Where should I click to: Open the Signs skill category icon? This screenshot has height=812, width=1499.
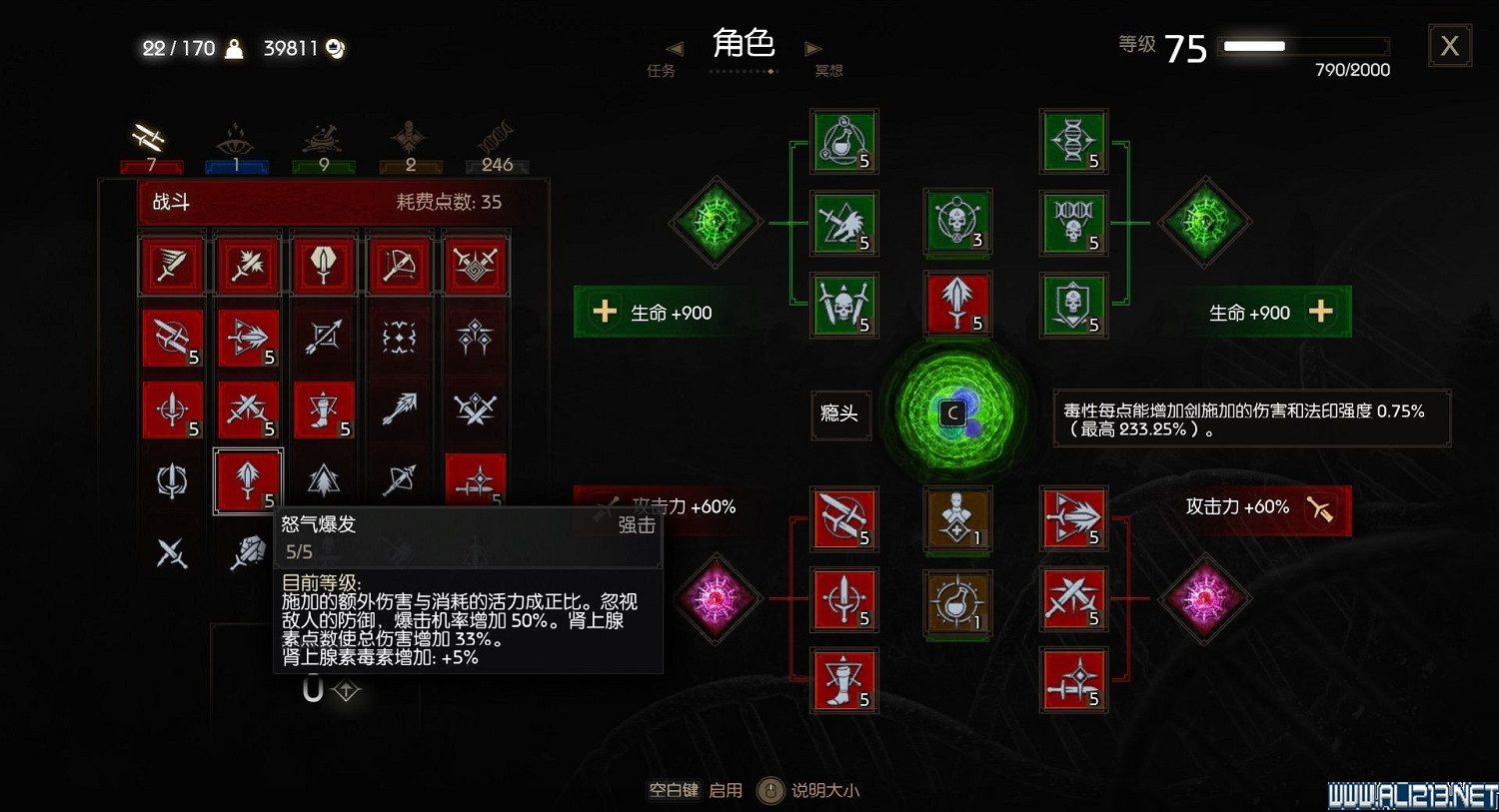237,137
